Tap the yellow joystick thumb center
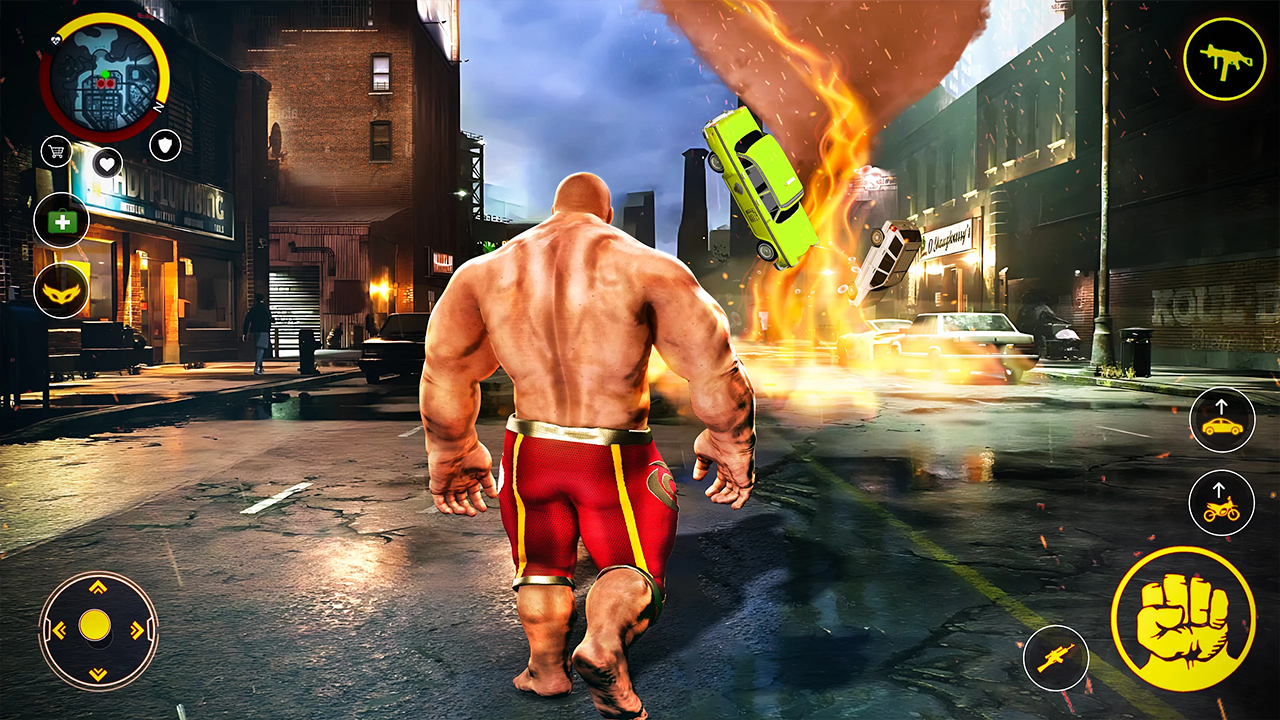 pos(95,628)
